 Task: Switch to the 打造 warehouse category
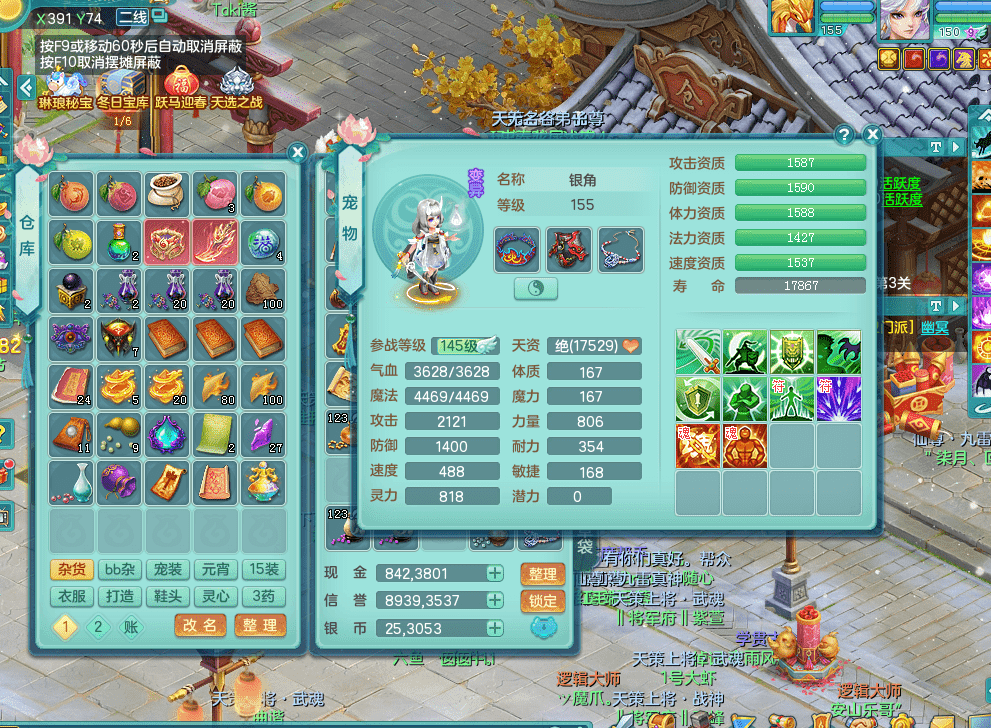[x=121, y=597]
